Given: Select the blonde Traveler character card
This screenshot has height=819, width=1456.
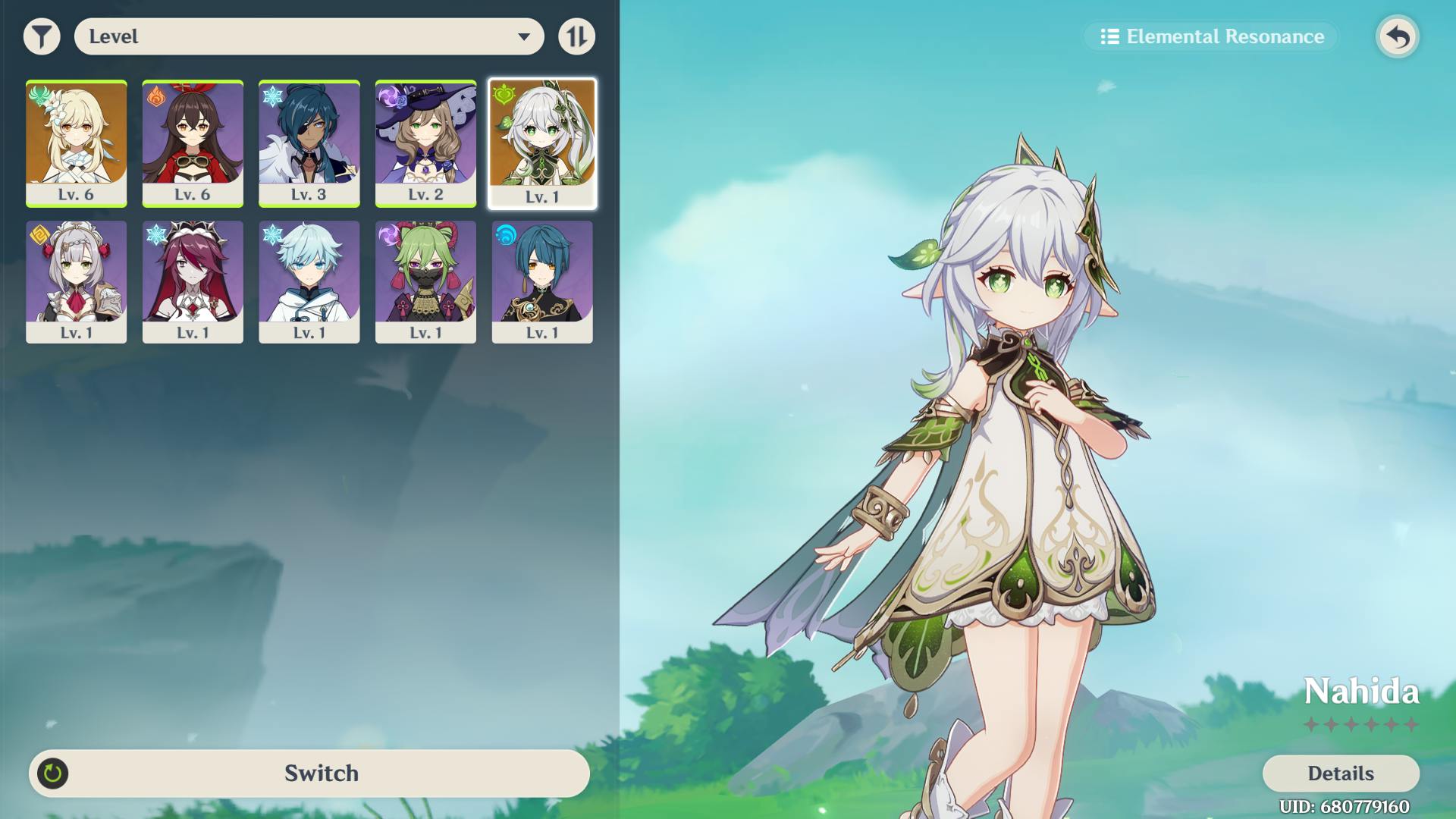Looking at the screenshot, I should pos(76,143).
